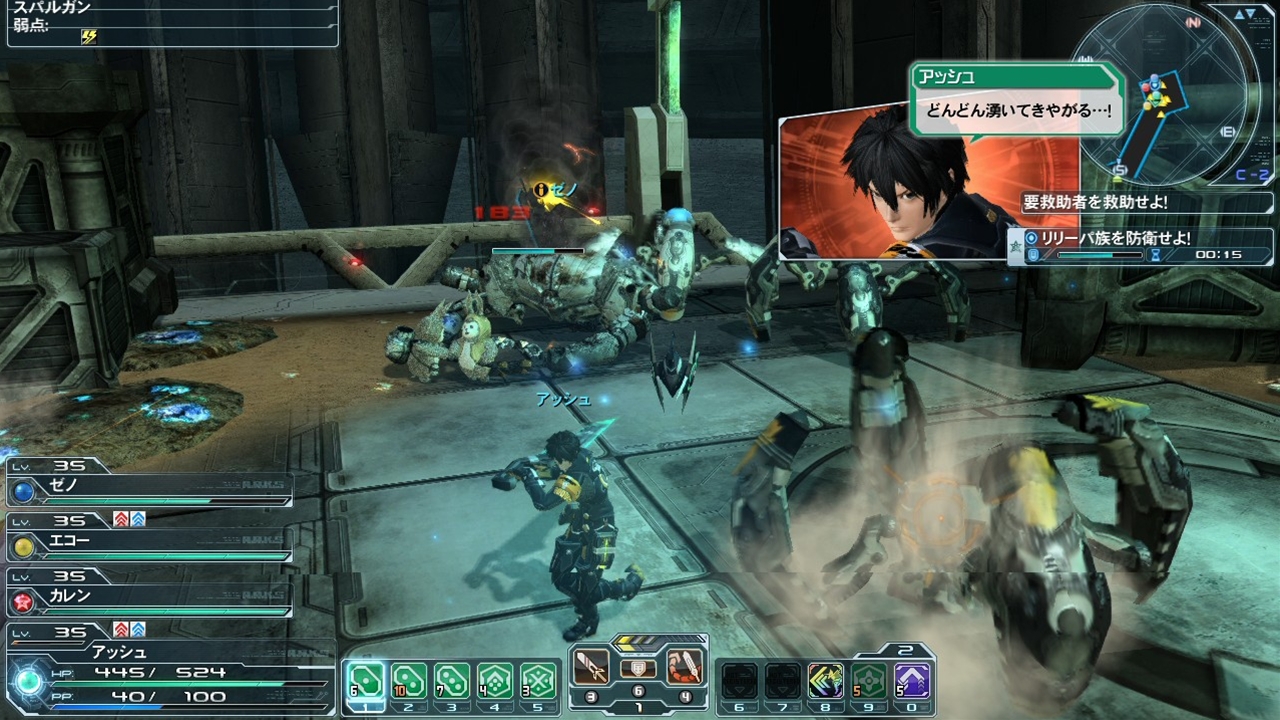Use the green flower skill in slot 9
Screen dimensions: 1280x720
tap(869, 681)
